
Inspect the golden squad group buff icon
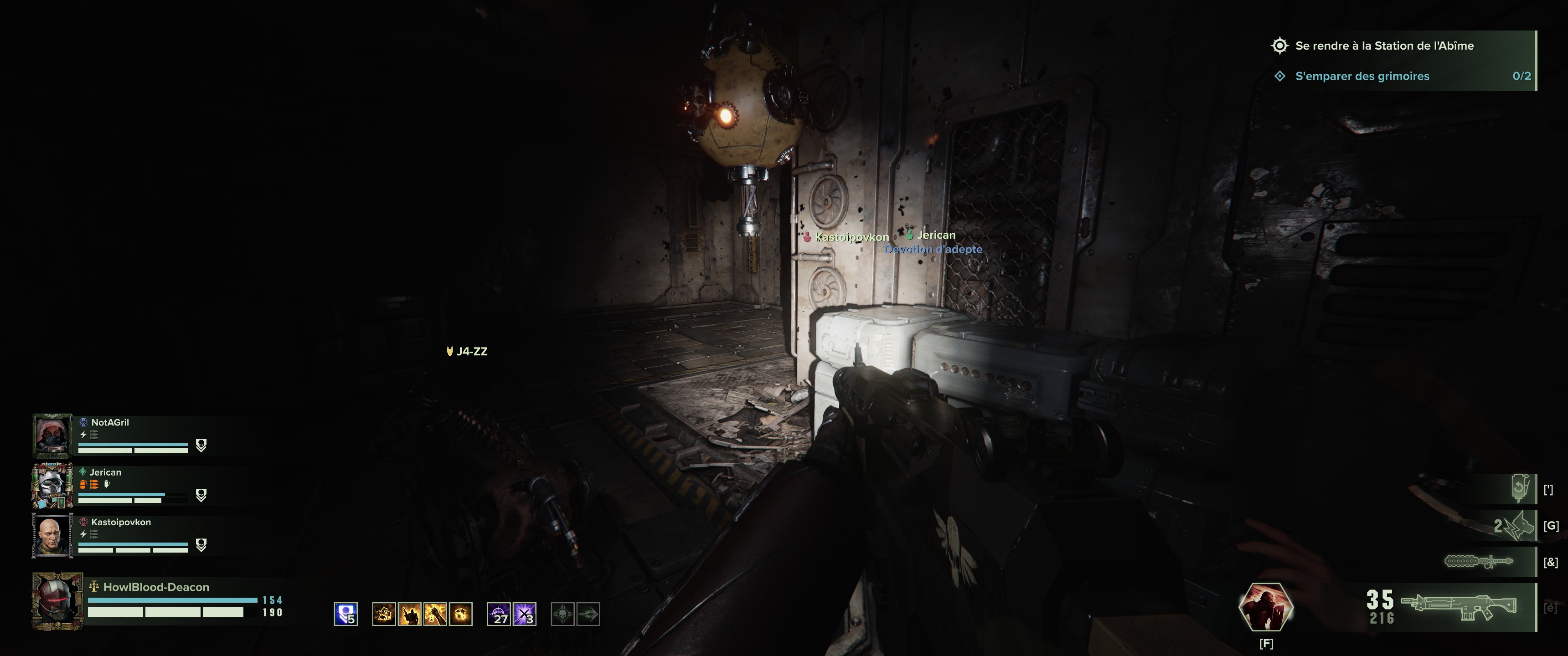click(x=384, y=614)
